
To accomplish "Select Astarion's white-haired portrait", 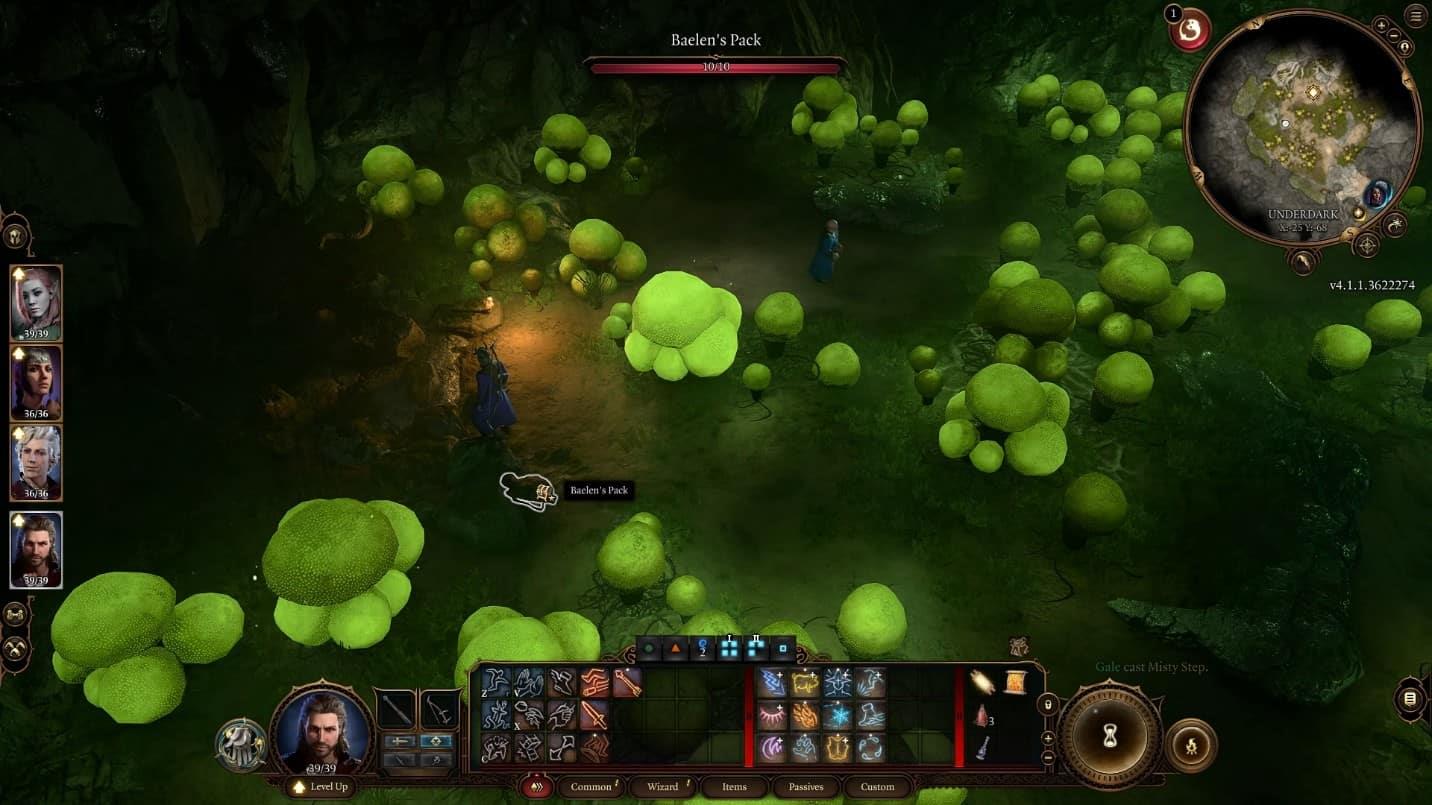I will tap(36, 463).
